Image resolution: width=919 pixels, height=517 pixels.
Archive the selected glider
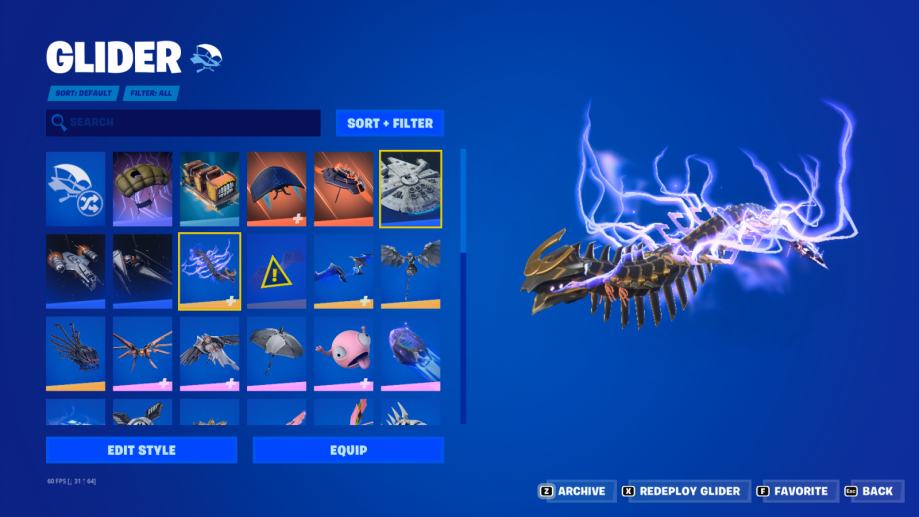573,491
